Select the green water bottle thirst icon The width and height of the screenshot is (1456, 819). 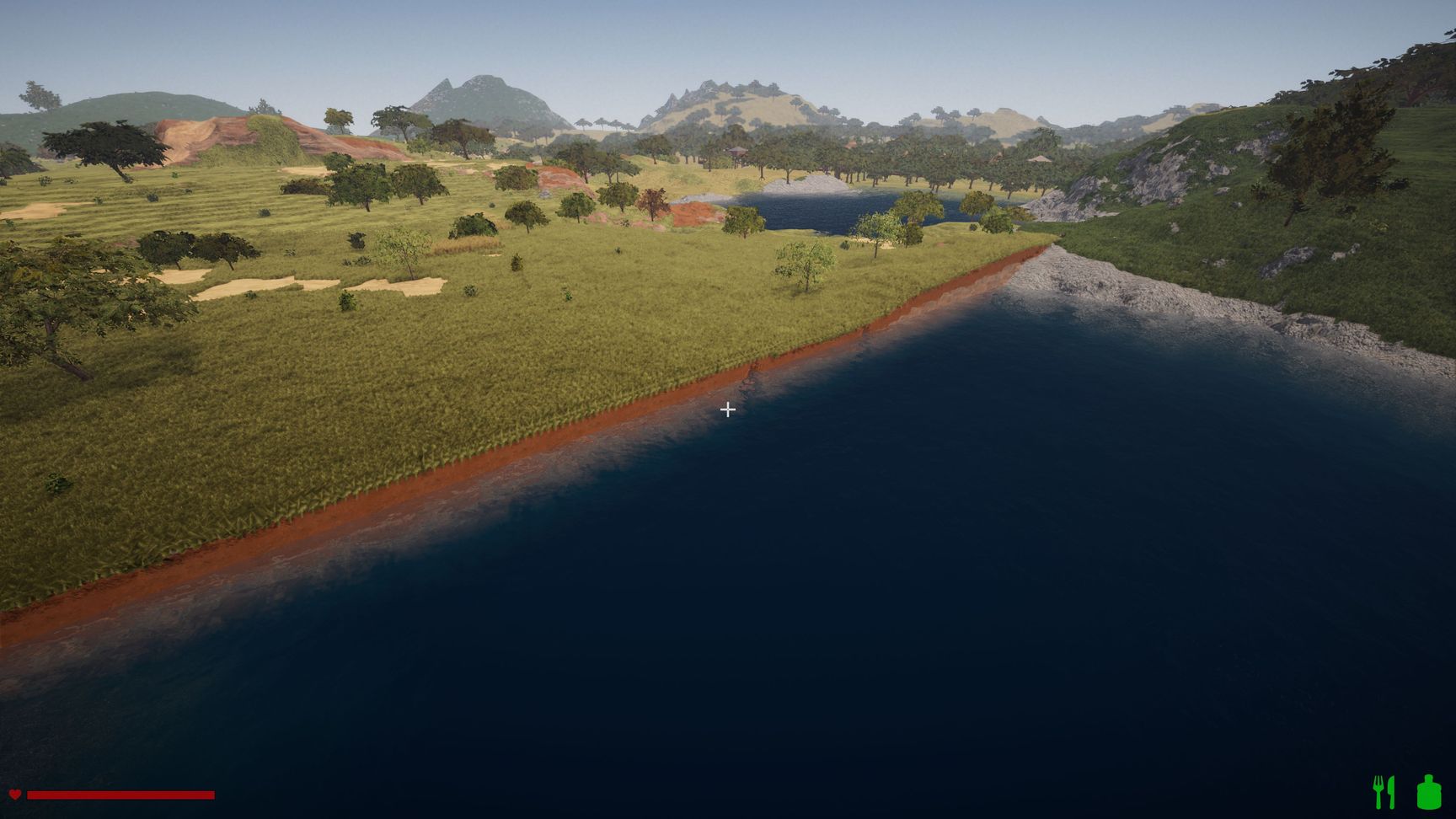(1428, 792)
